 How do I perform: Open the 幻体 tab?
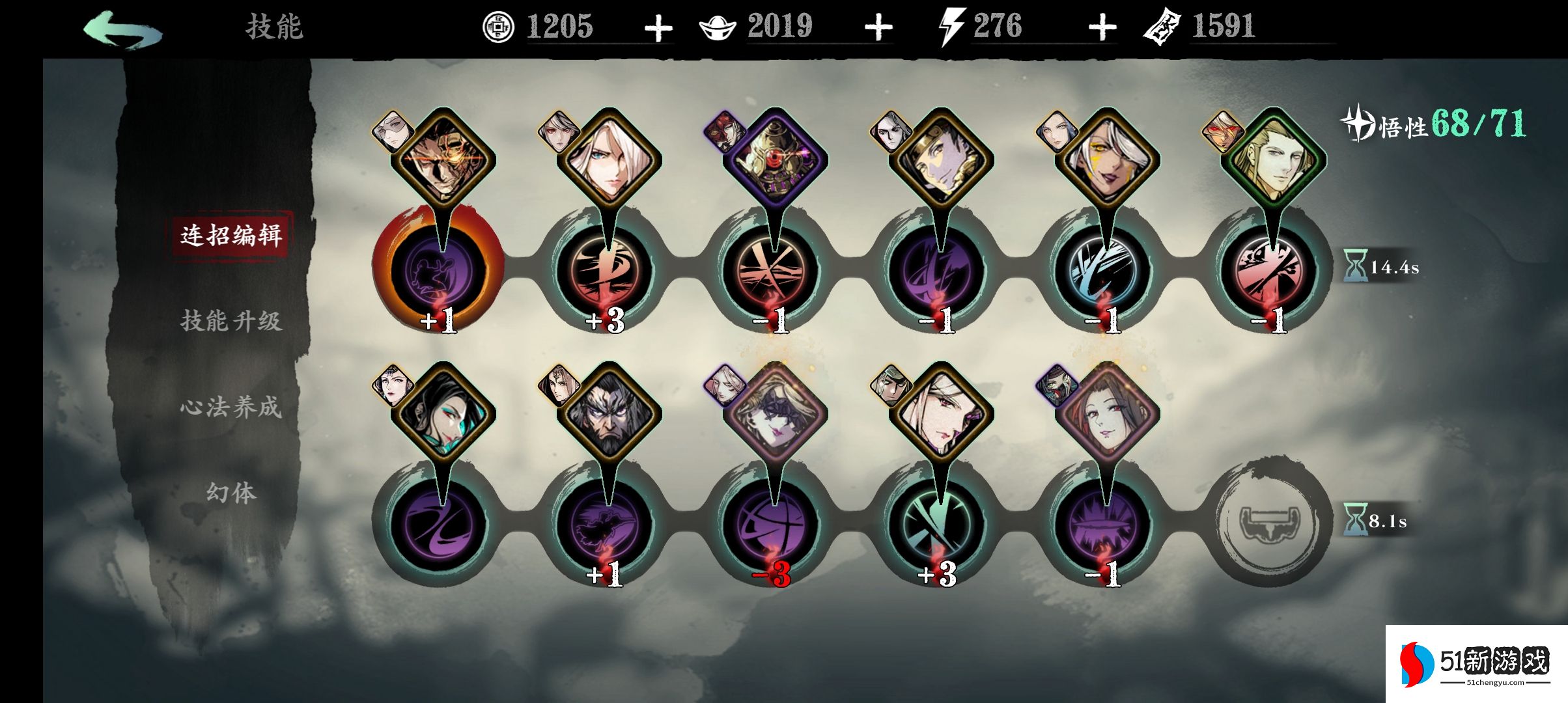point(231,493)
